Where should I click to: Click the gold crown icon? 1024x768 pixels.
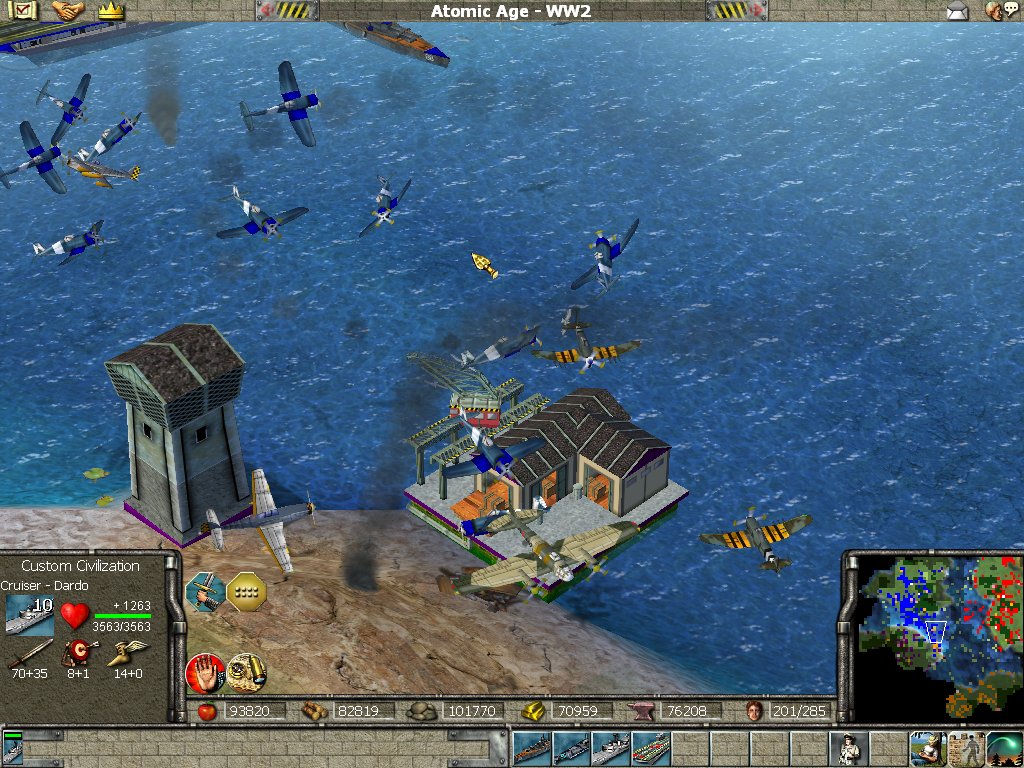pyautogui.click(x=109, y=11)
